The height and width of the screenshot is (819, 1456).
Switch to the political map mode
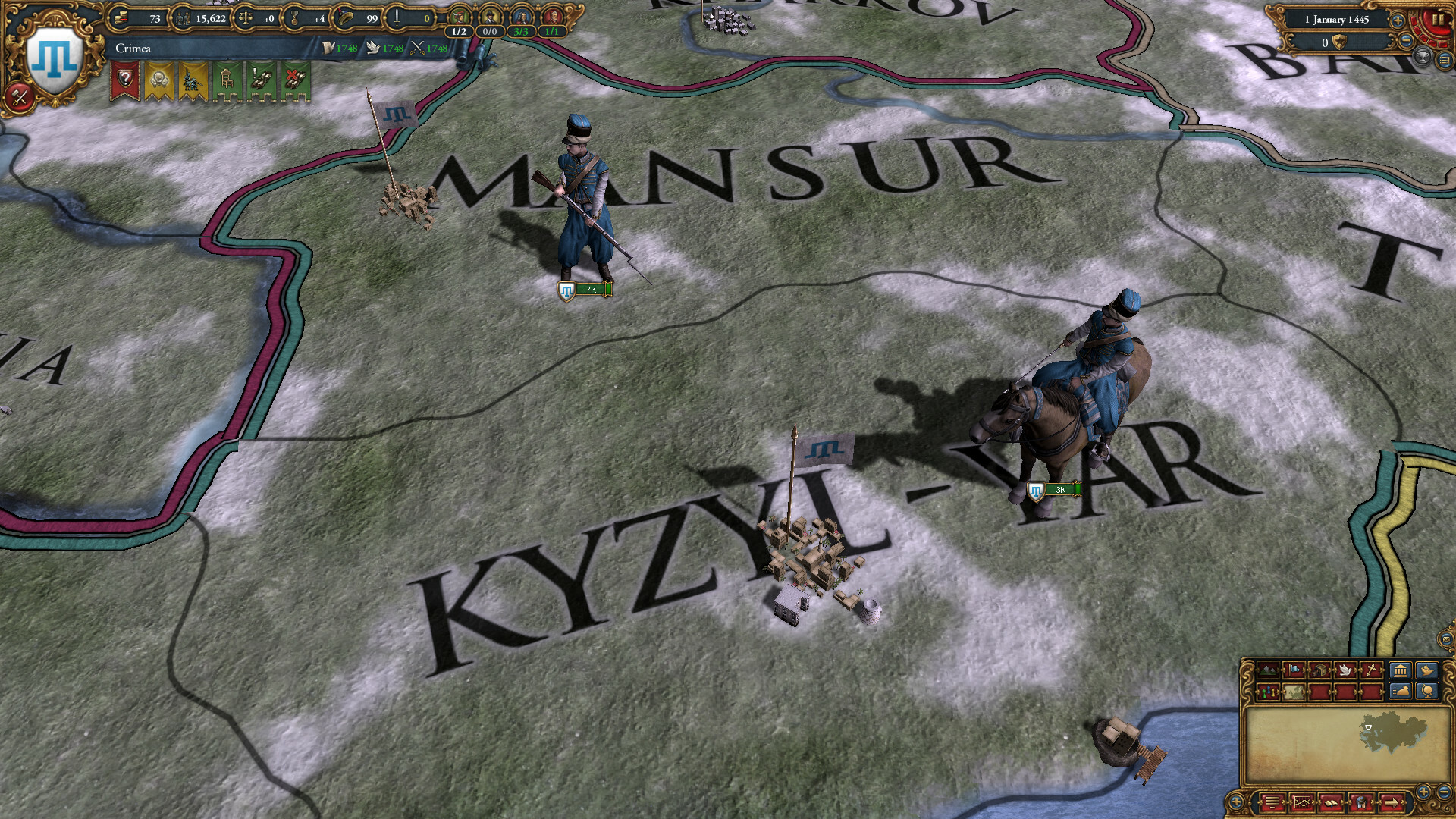pos(1267,691)
